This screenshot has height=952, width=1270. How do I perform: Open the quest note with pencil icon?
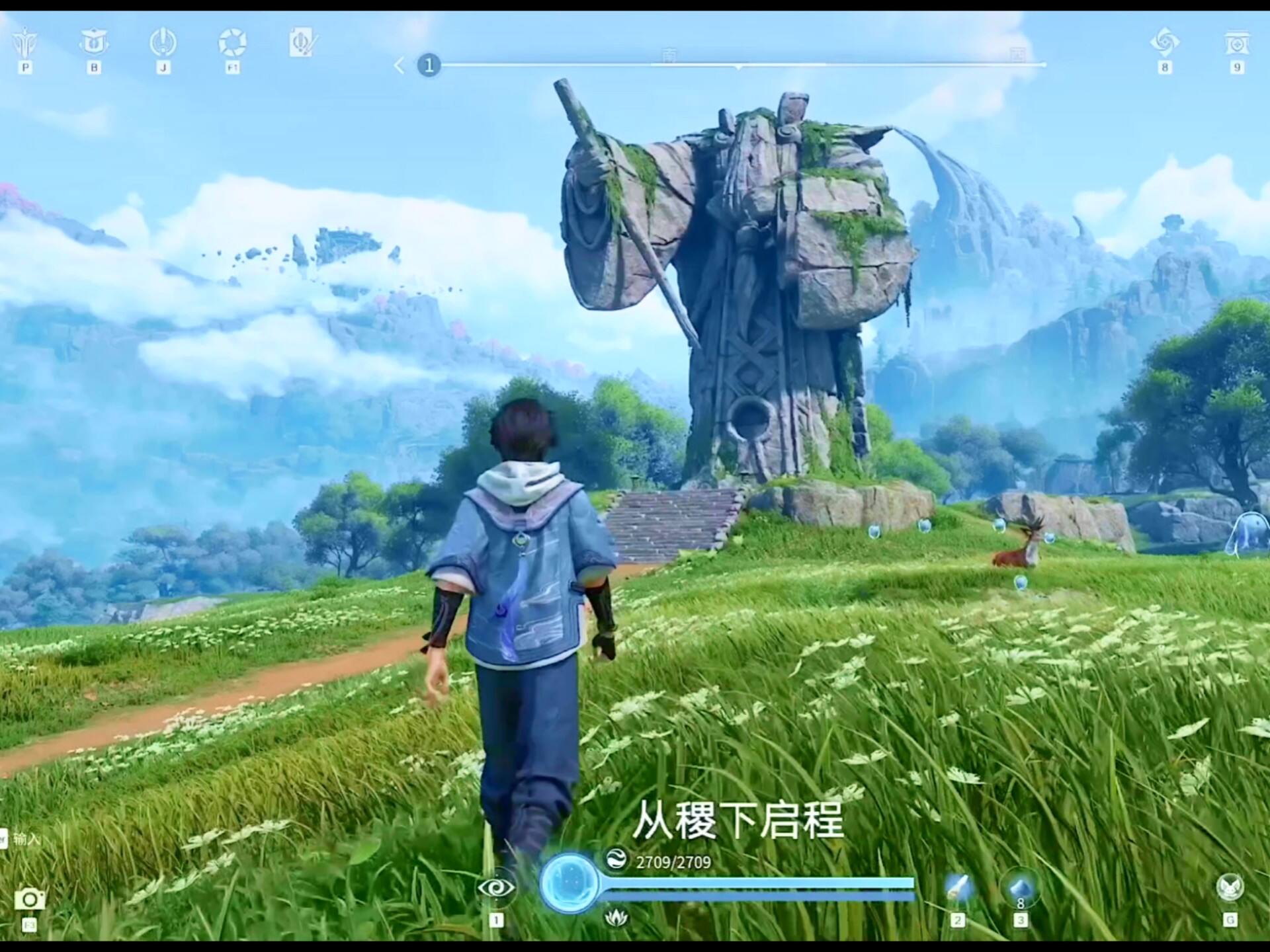coord(303,43)
